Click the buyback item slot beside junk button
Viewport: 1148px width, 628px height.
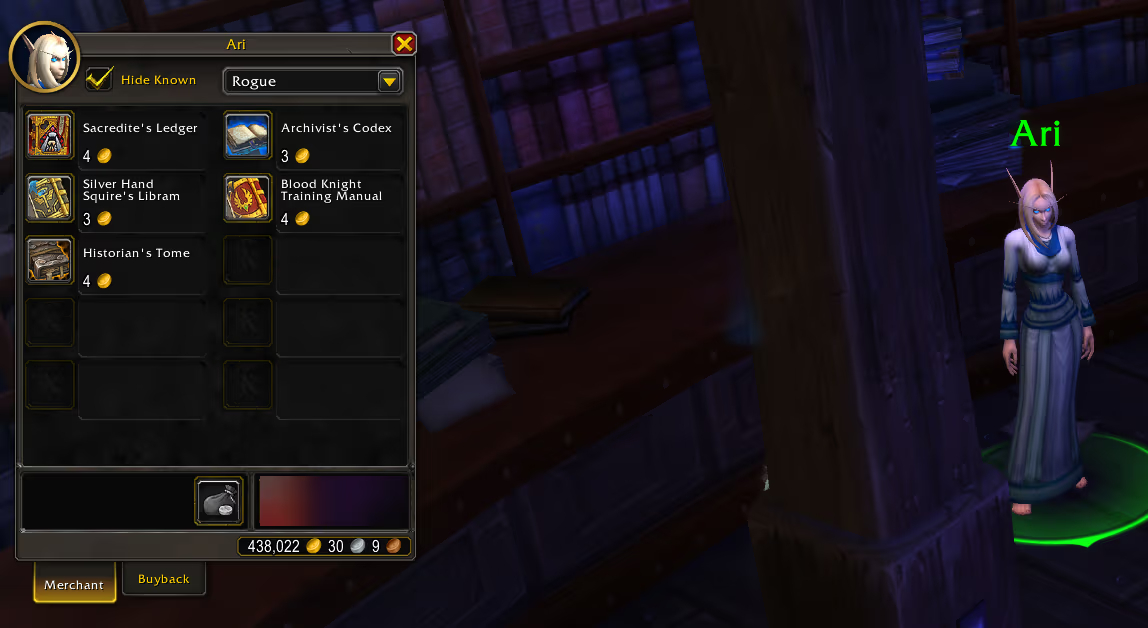[x=333, y=501]
